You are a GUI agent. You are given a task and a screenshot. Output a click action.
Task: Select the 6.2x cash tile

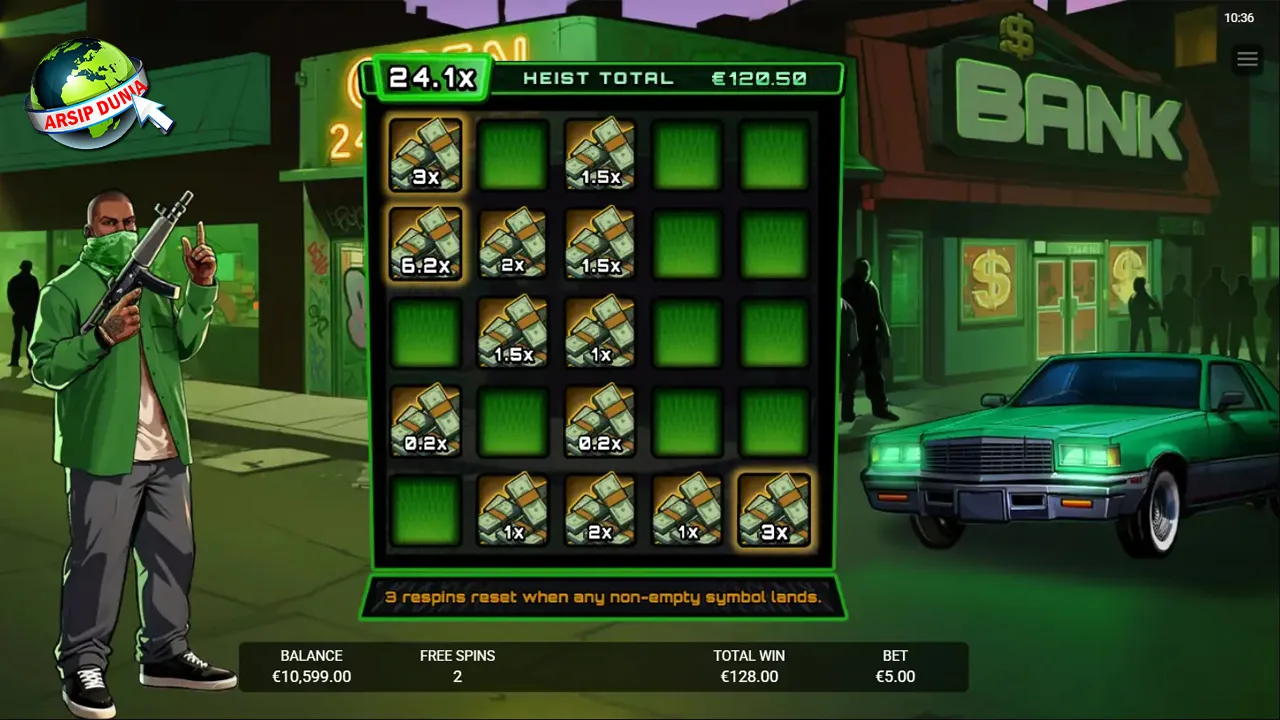pos(425,243)
